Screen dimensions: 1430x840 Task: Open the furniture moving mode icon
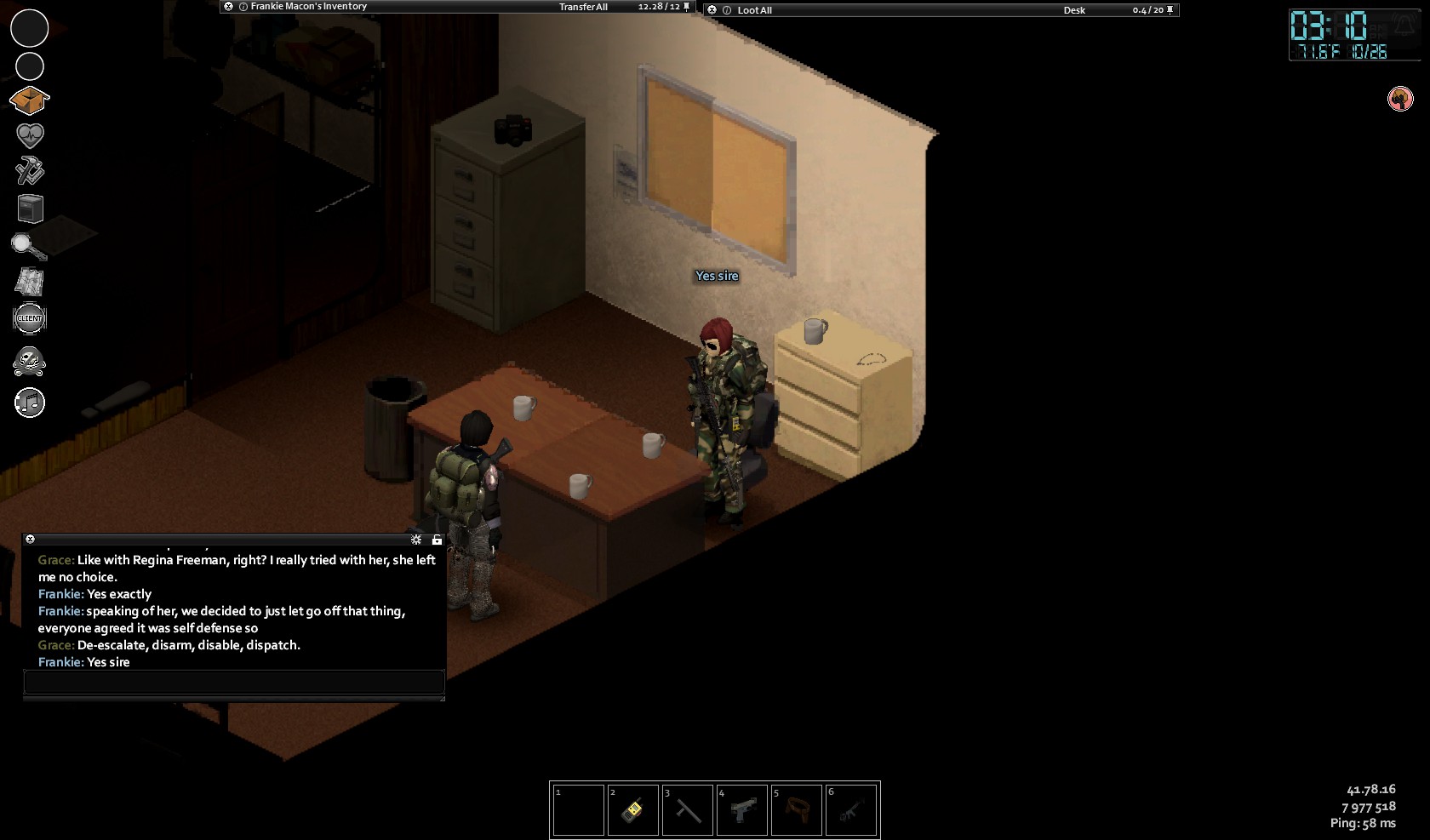click(x=30, y=209)
